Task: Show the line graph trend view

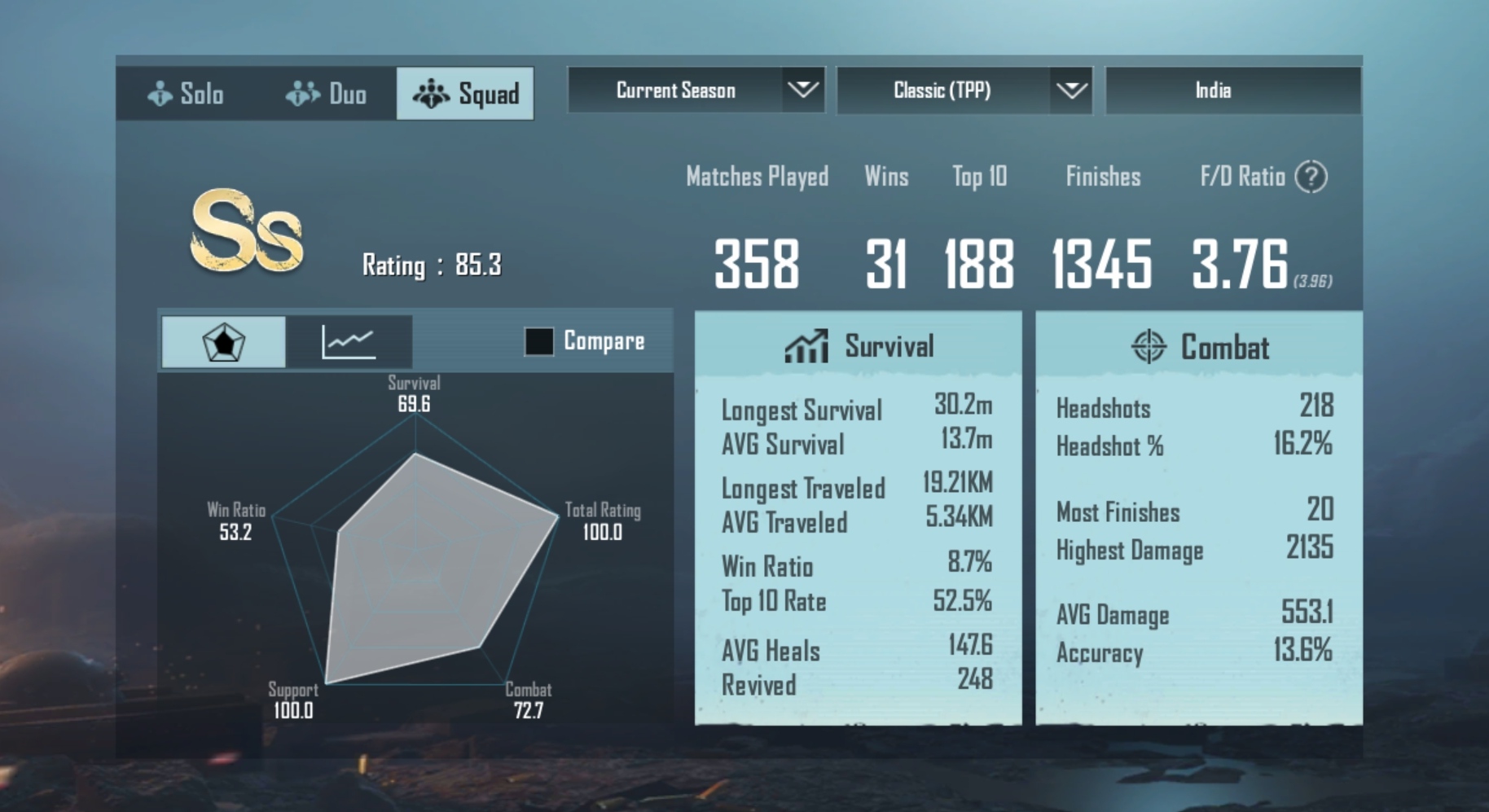Action: click(x=349, y=342)
